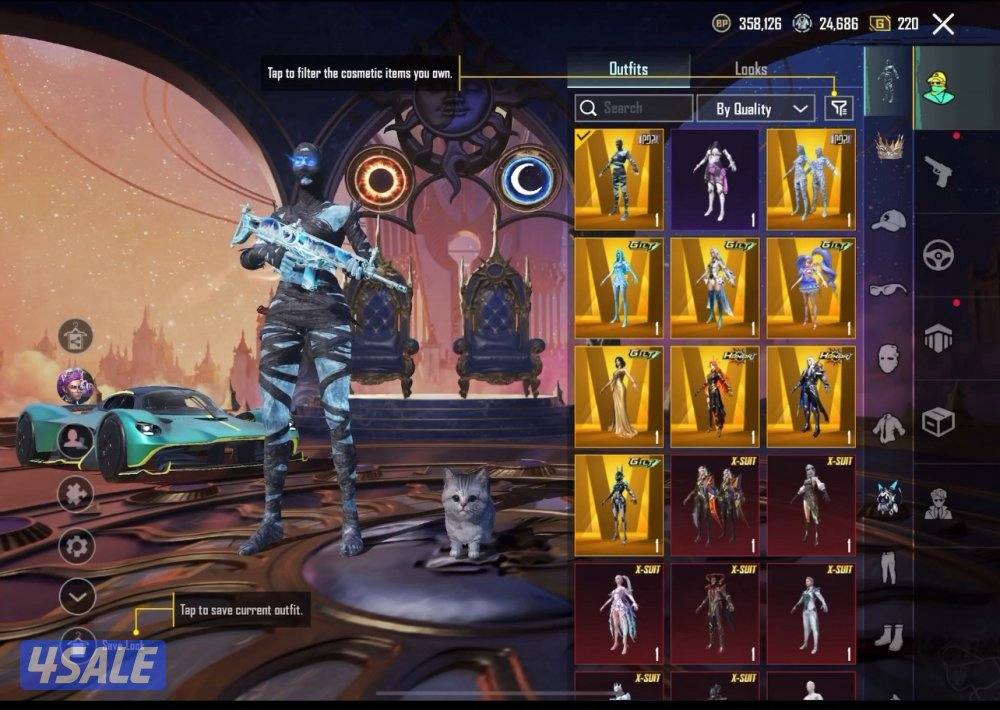This screenshot has height=710, width=1000.
Task: Open the crown headwear category
Action: [x=888, y=147]
